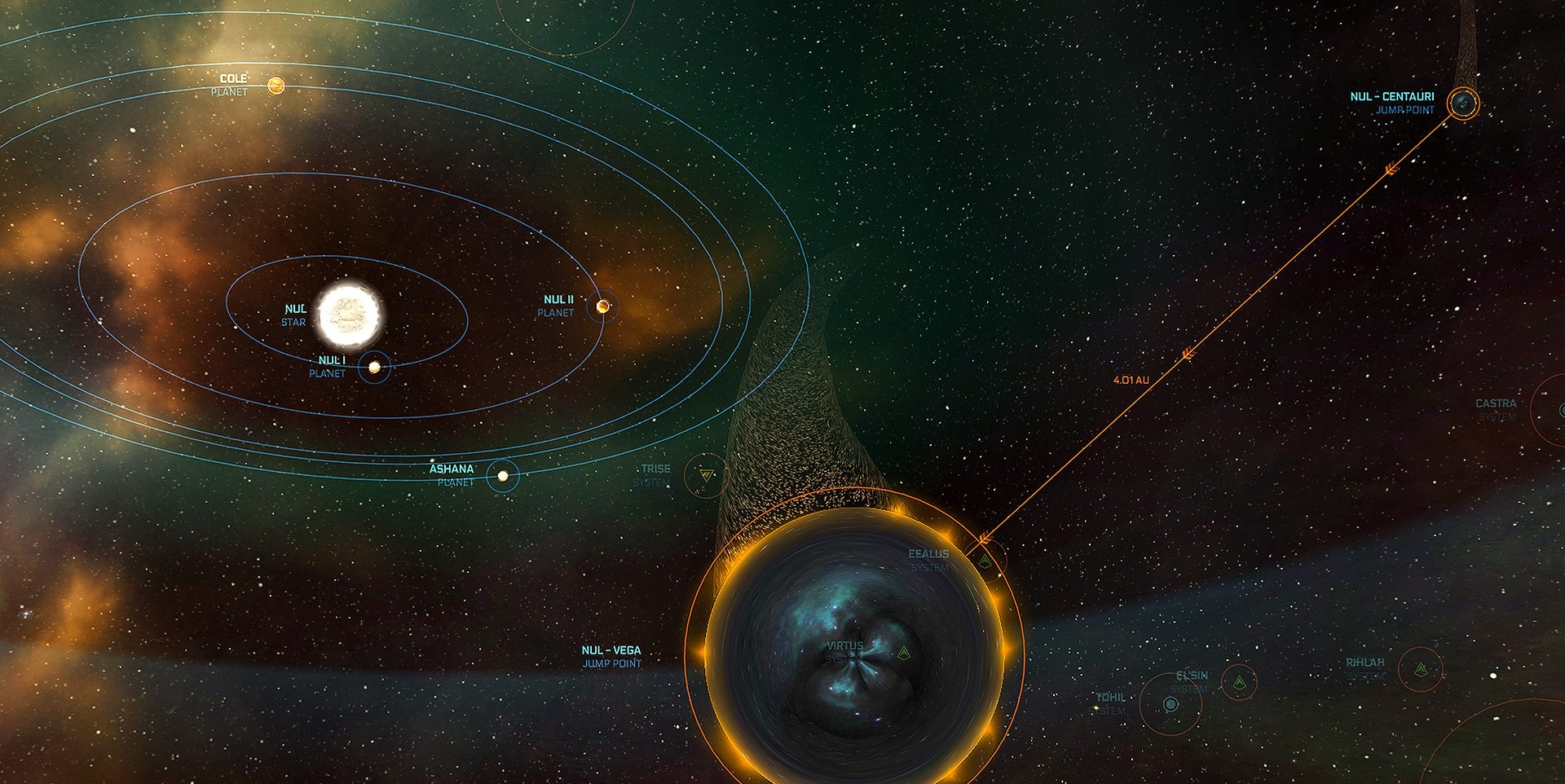
Task: Click the Virtus system marker
Action: pyautogui.click(x=903, y=653)
